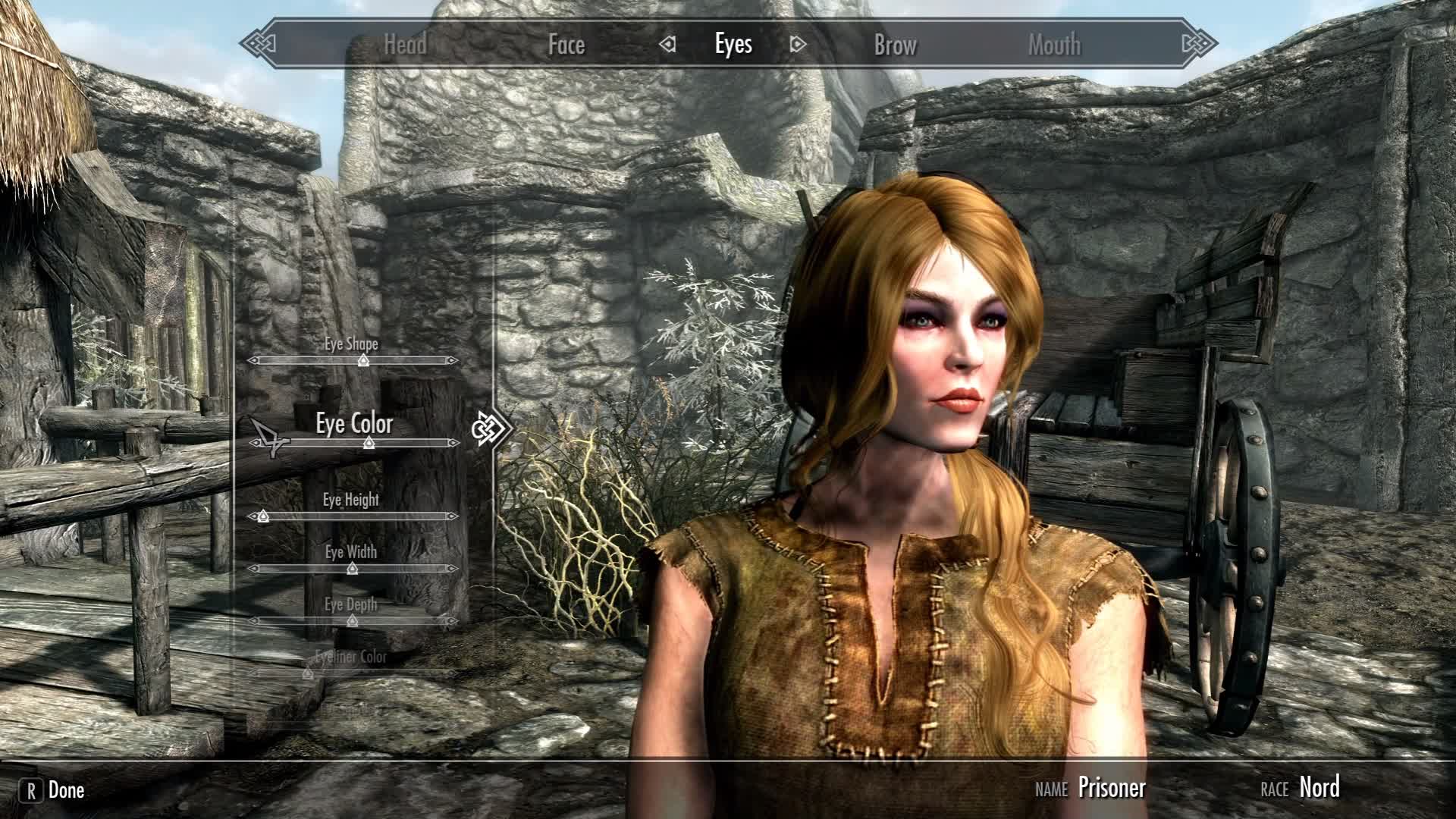Adjust the Eye Depth slider
This screenshot has height=819, width=1456.
[352, 621]
